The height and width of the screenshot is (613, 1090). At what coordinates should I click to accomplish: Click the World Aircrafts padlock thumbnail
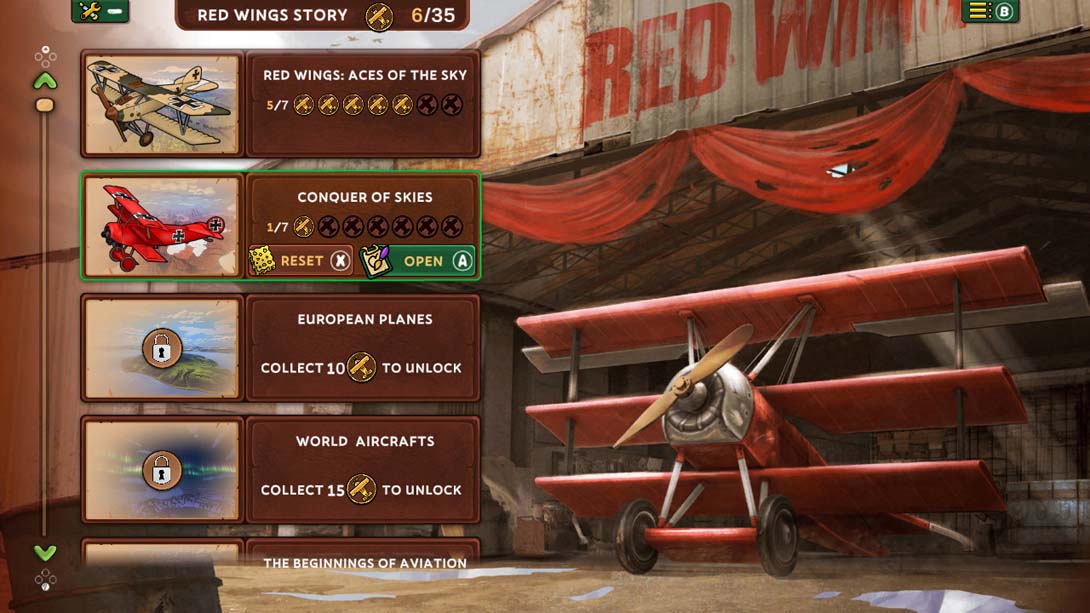(x=162, y=470)
